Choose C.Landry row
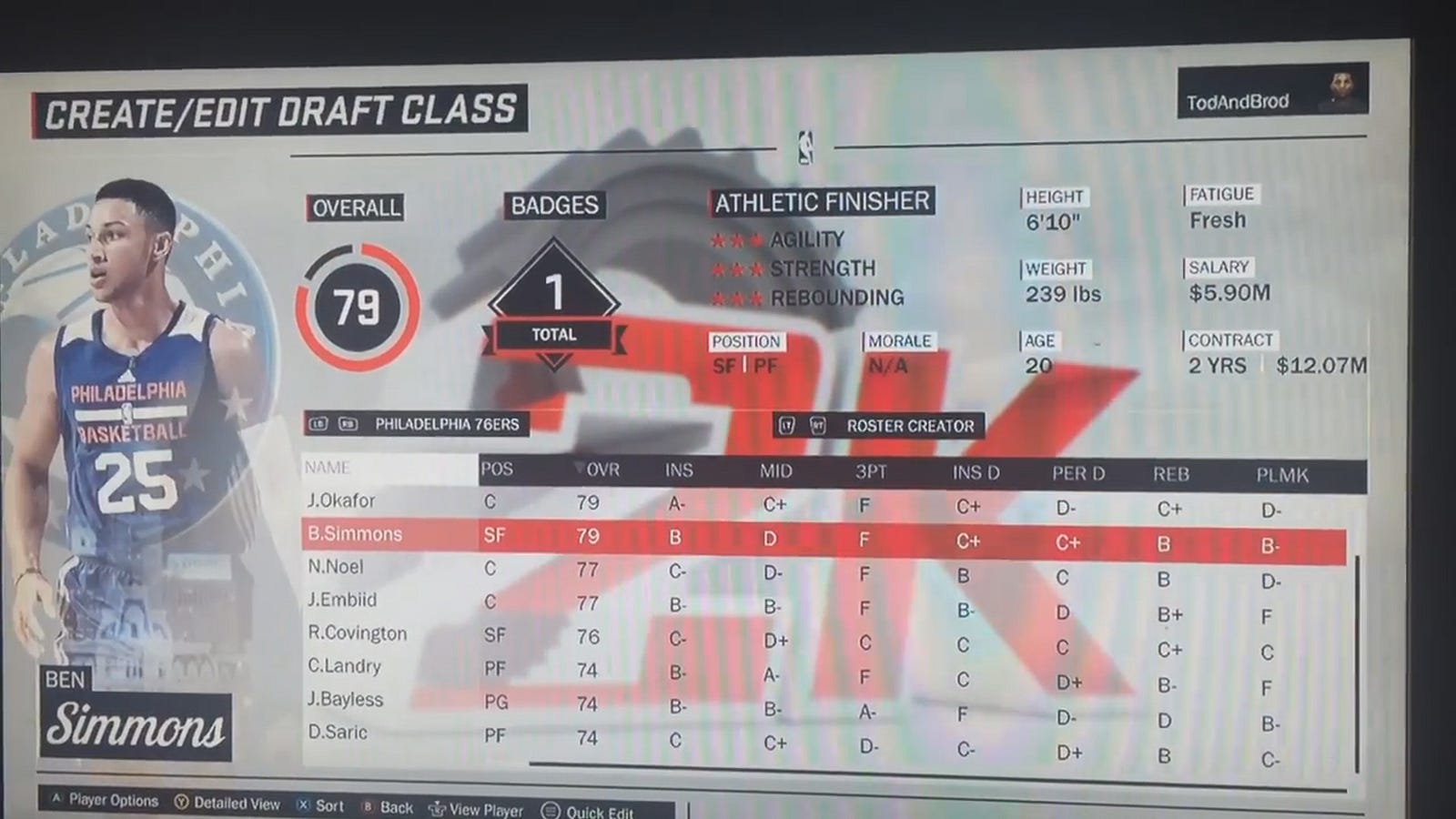 [x=344, y=666]
